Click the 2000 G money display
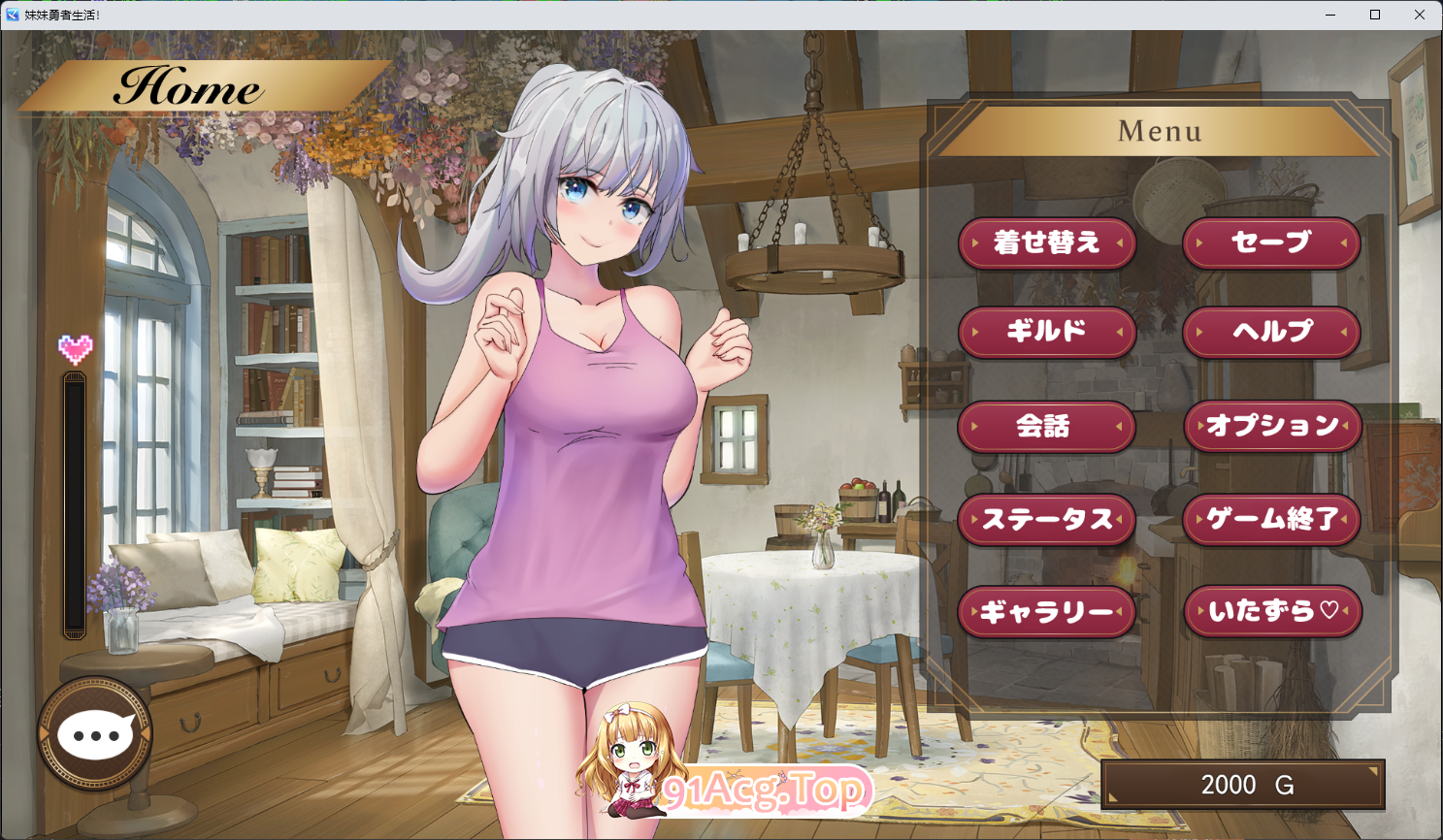Image resolution: width=1443 pixels, height=840 pixels. [x=1242, y=783]
